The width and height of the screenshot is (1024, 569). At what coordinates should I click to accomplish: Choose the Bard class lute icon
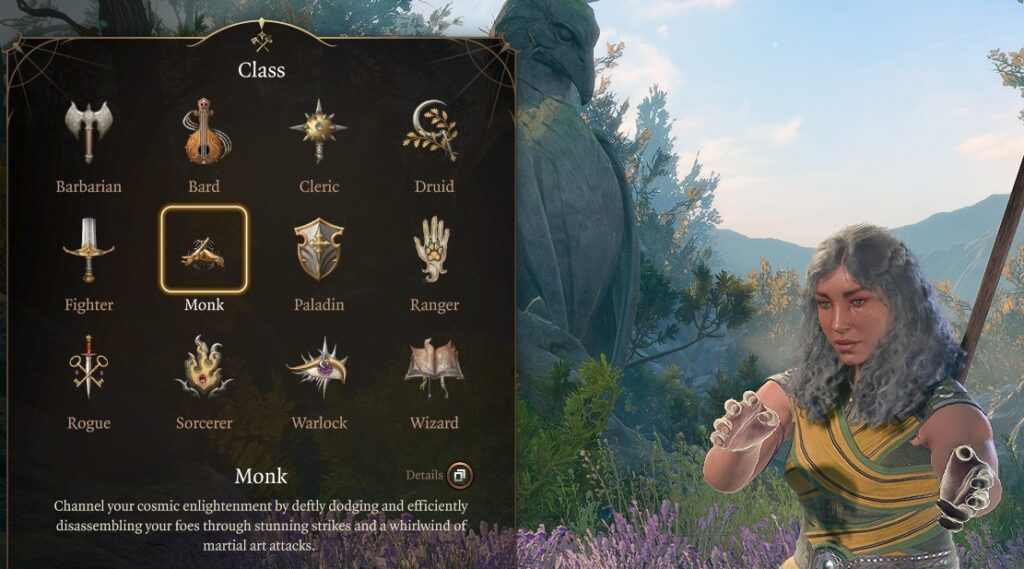(203, 132)
